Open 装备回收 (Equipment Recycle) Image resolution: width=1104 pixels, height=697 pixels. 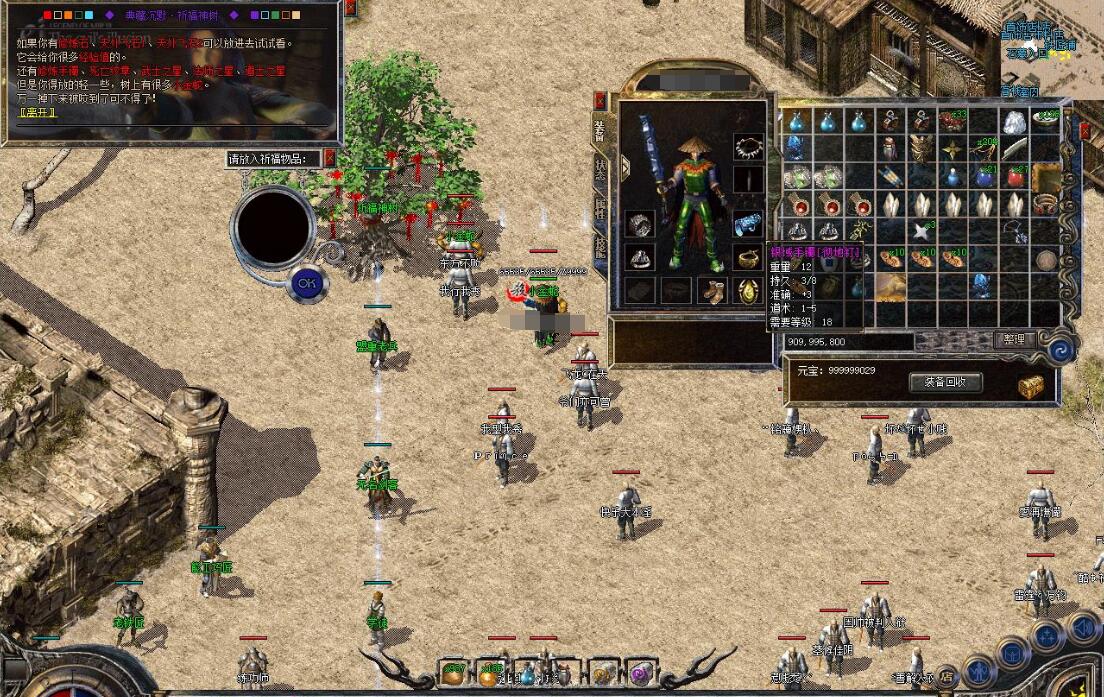point(945,382)
